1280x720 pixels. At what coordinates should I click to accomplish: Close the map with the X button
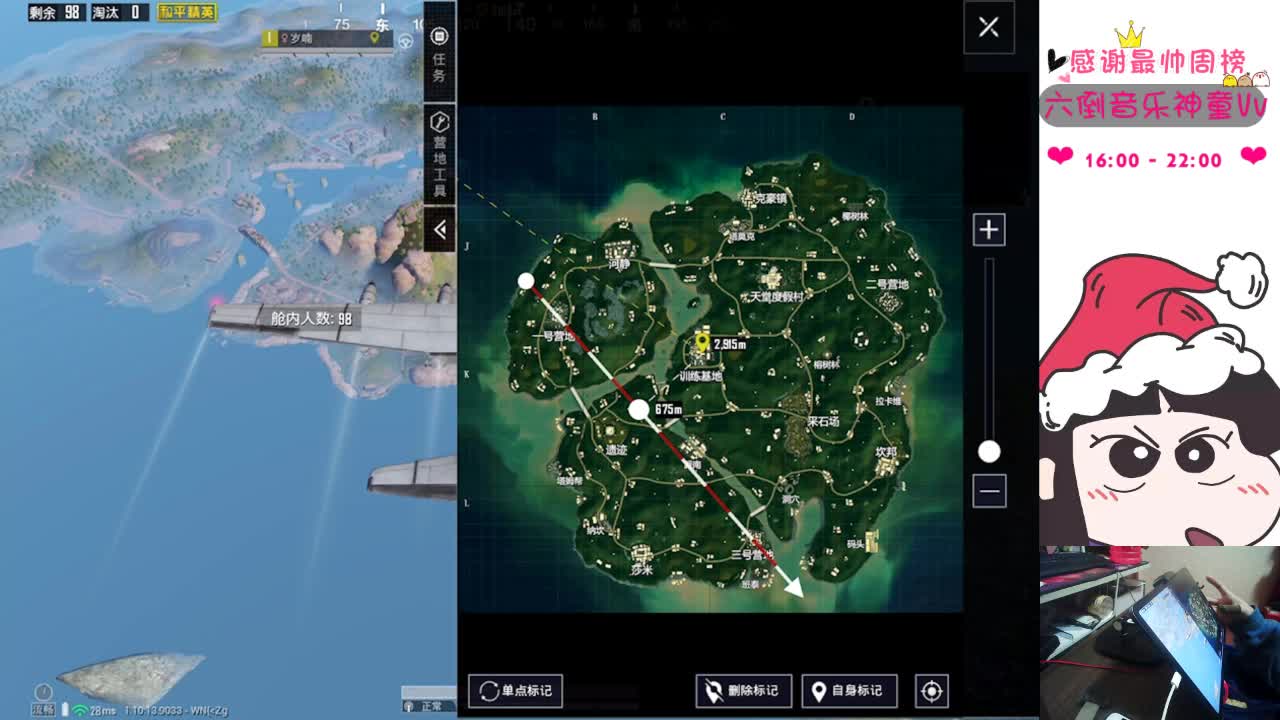tap(988, 27)
